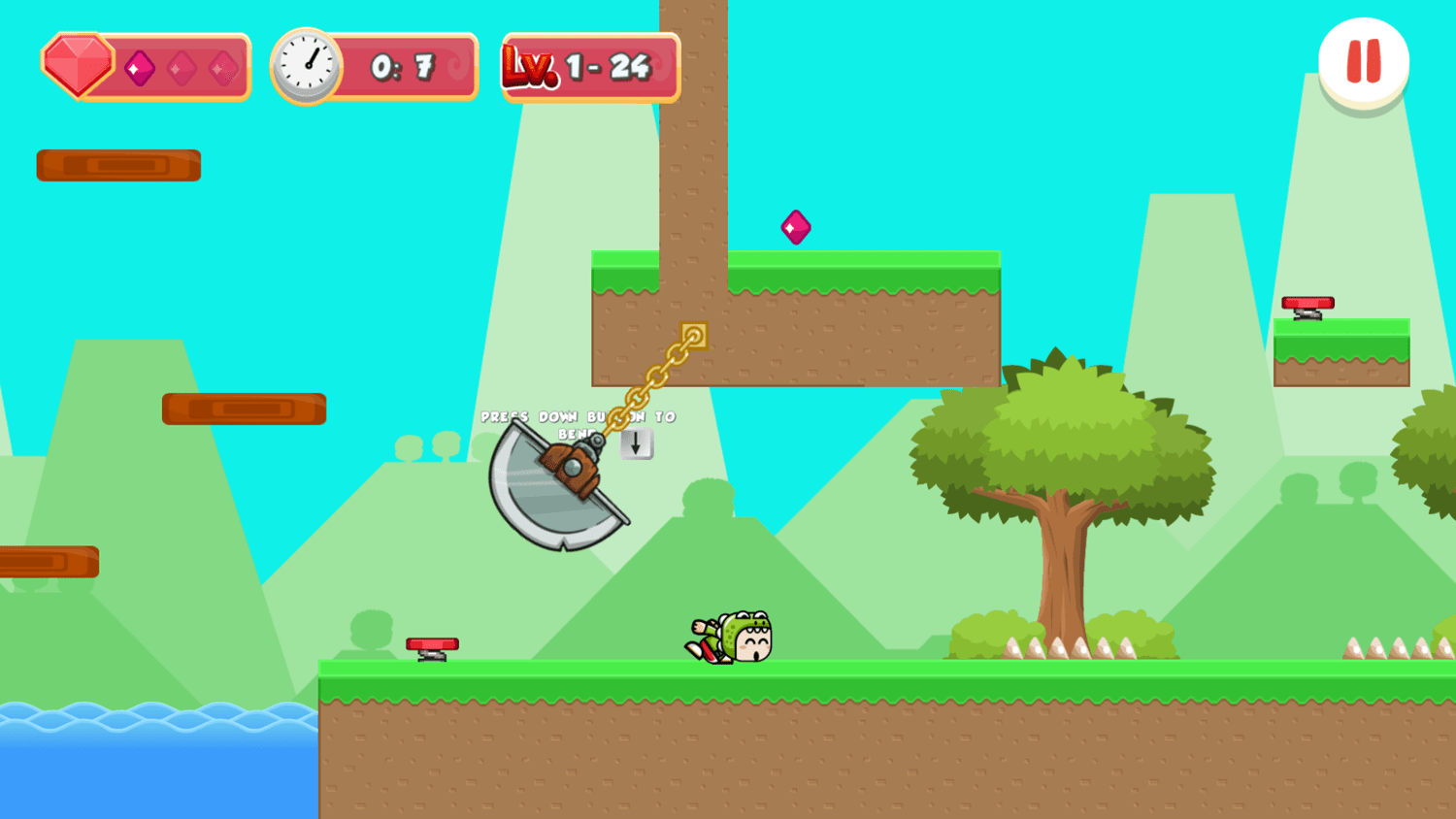This screenshot has width=1456, height=819.
Task: Open the 1-24 level label
Action: (608, 66)
